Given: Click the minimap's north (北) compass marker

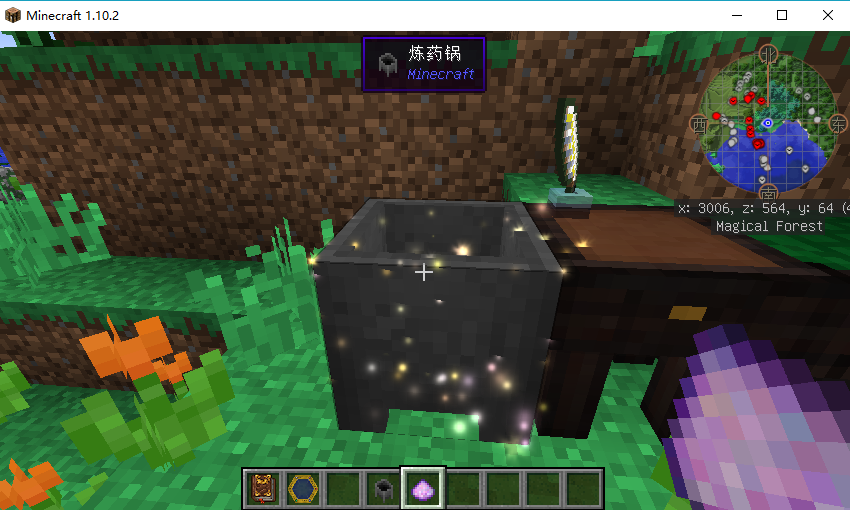Looking at the screenshot, I should 768,52.
